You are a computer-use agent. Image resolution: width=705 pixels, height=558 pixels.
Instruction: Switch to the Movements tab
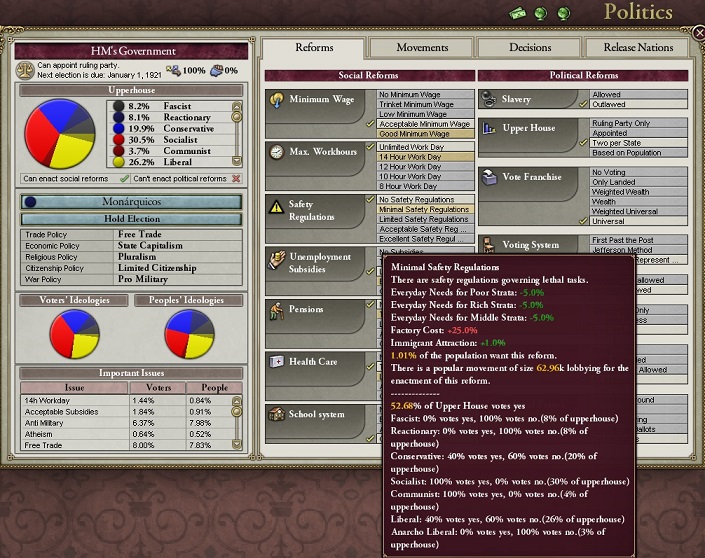coord(422,48)
